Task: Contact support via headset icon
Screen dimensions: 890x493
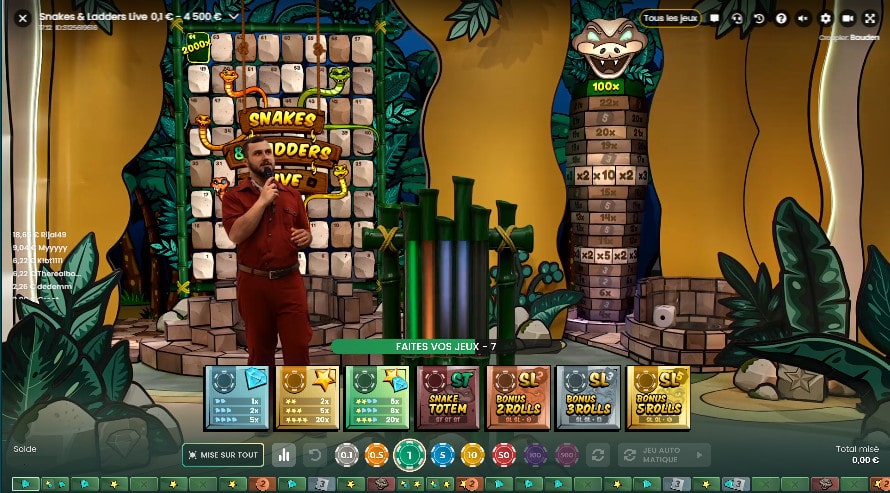Action: [x=737, y=18]
